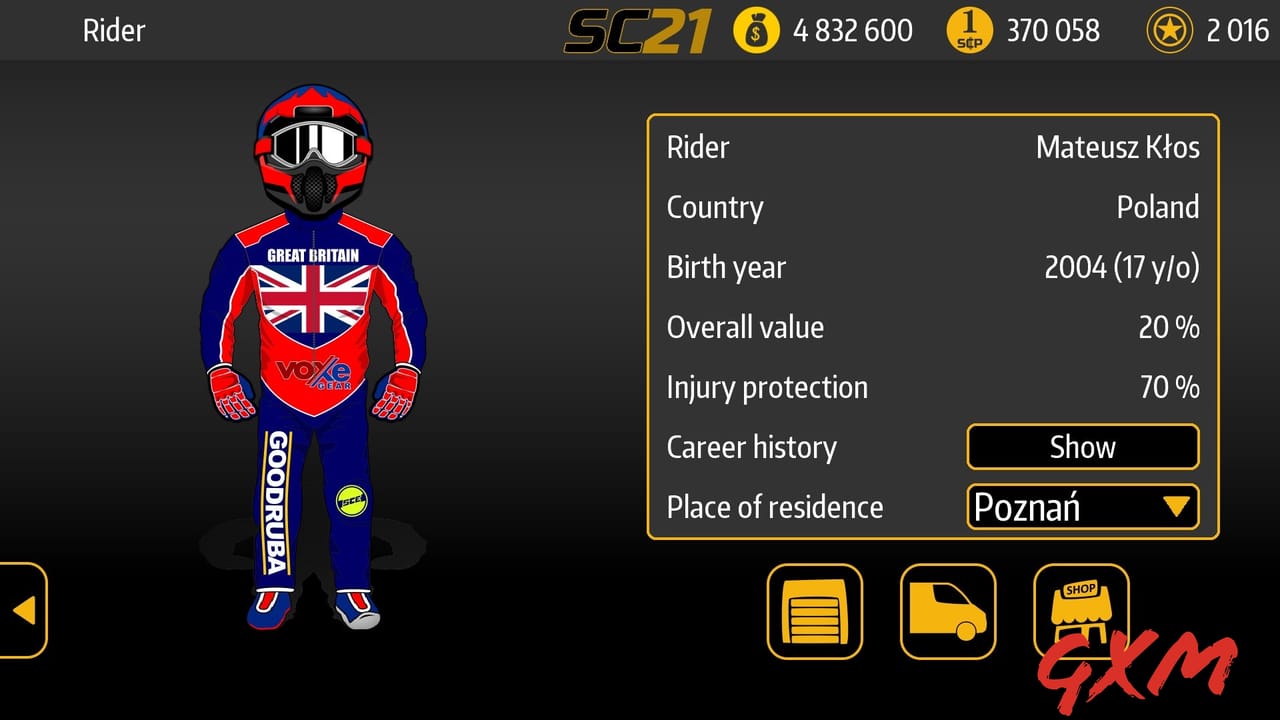Click the dropdown arrow next to Poznań
The image size is (1280, 720).
pos(1180,507)
